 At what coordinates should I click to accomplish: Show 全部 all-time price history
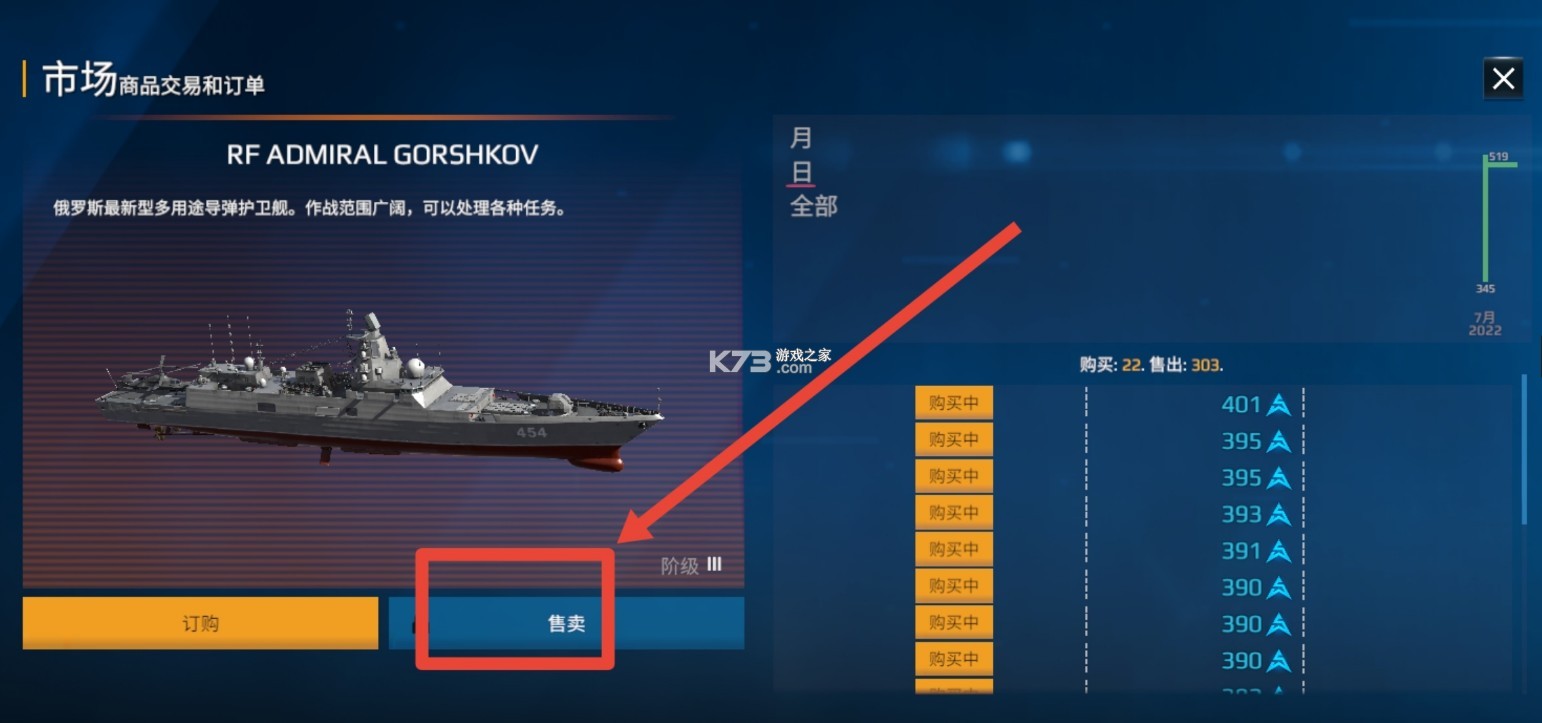click(x=814, y=207)
